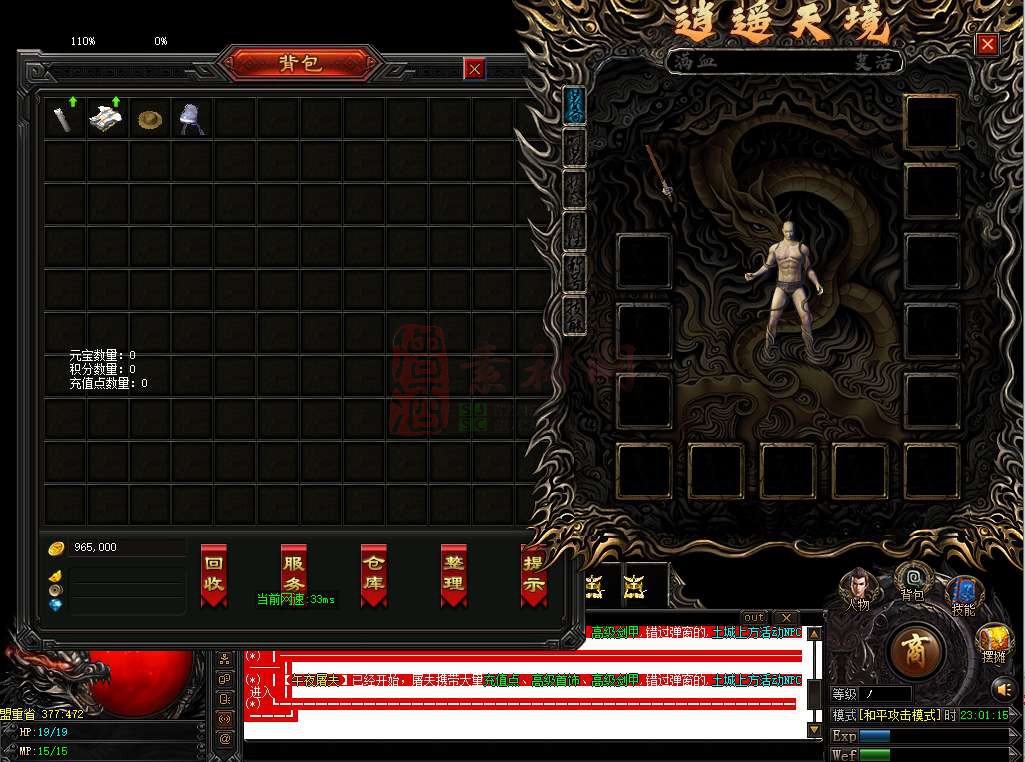Toggle the 背包 bag icon
The height and width of the screenshot is (762, 1025).
pos(913,580)
